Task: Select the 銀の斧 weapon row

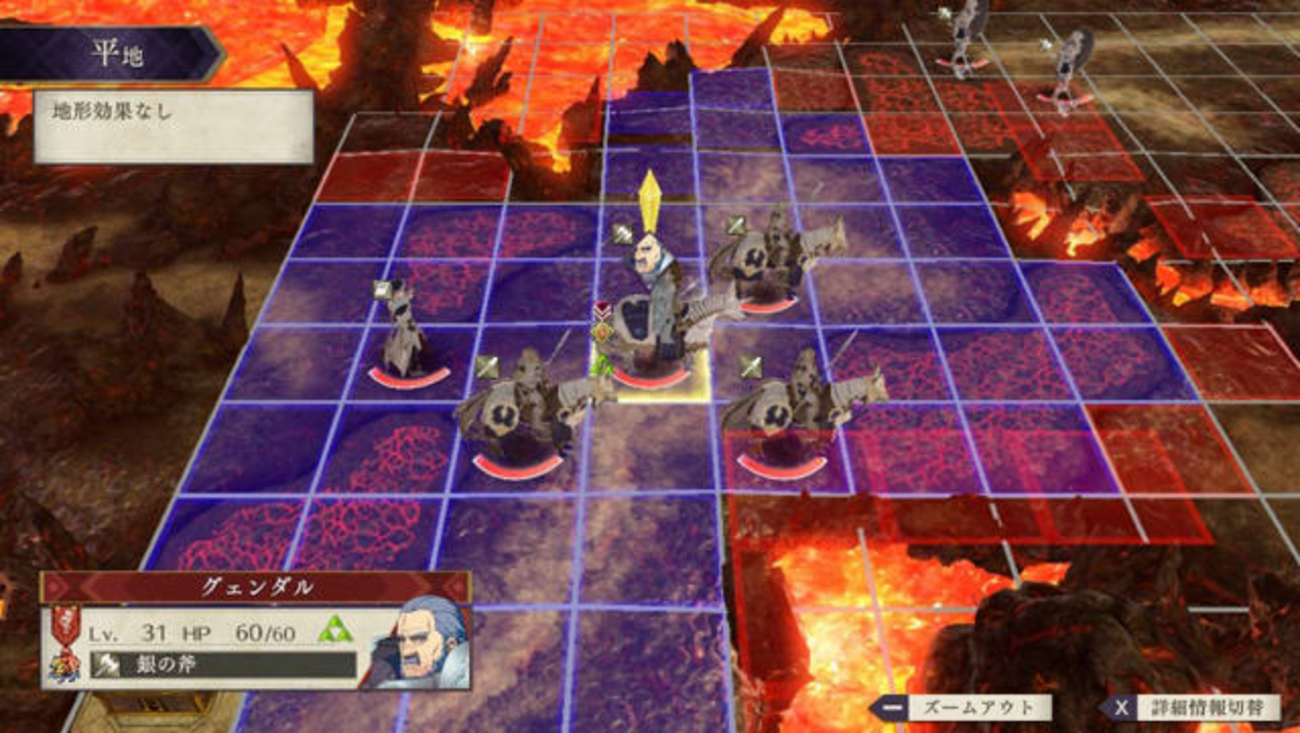Action: (x=223, y=665)
